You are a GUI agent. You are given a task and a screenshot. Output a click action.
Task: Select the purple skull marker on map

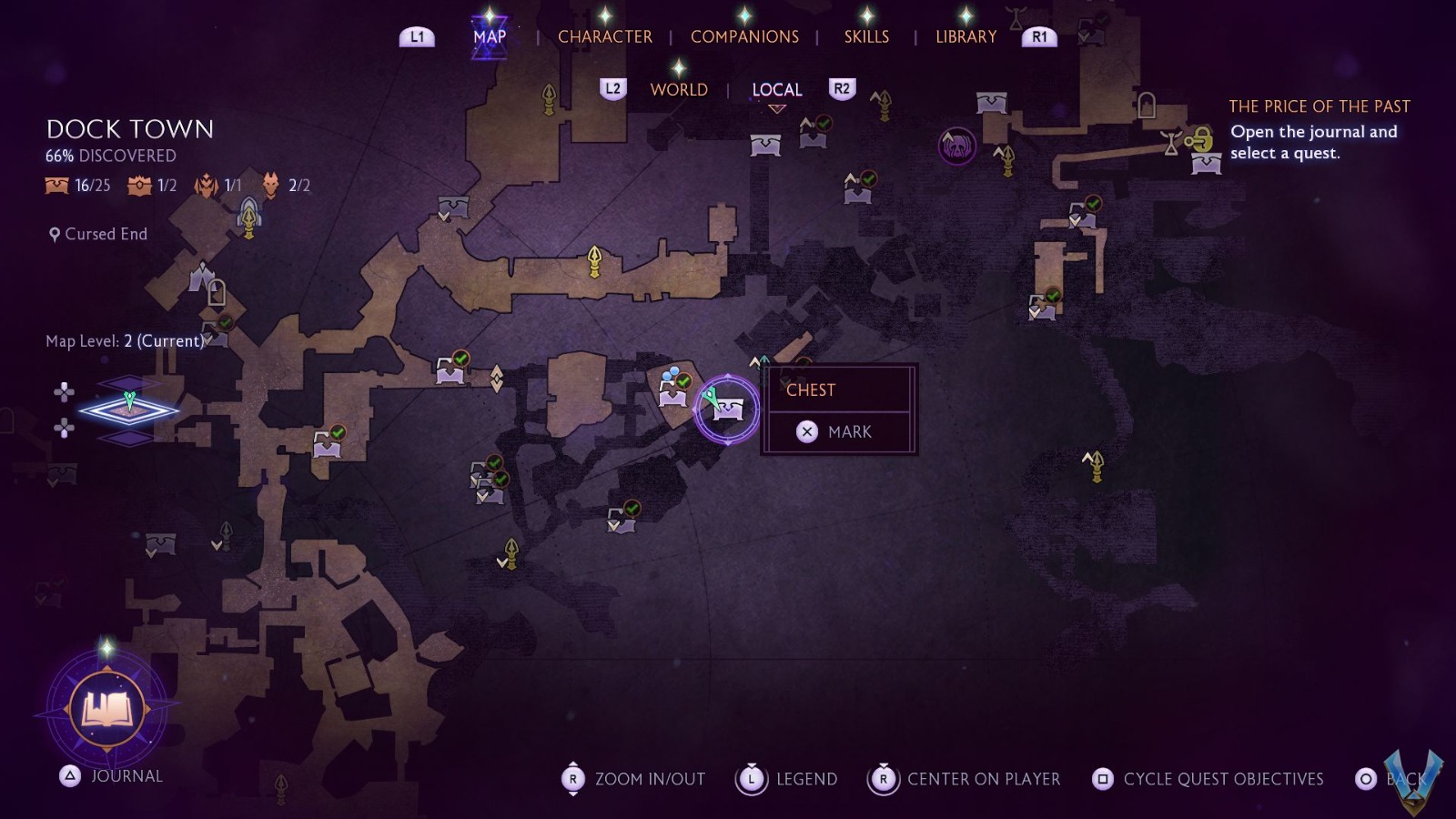pyautogui.click(x=957, y=146)
